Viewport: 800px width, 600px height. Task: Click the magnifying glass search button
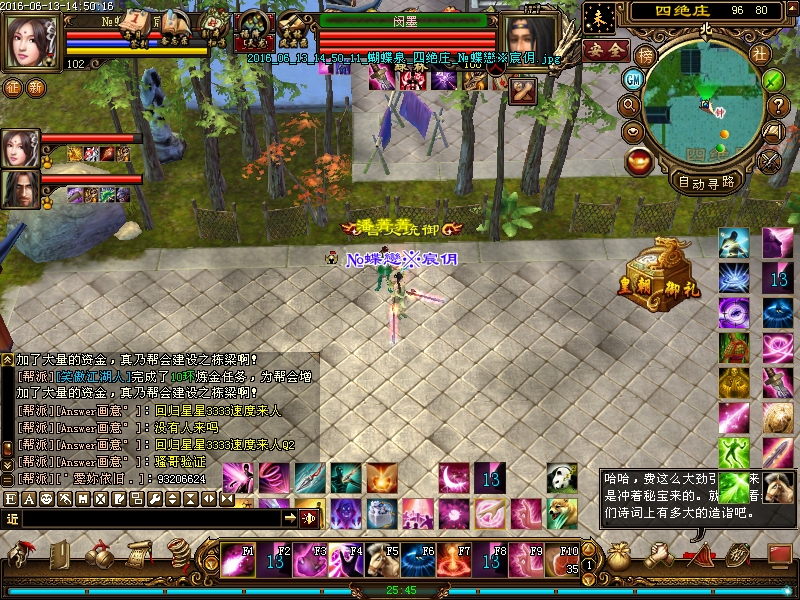[630, 104]
